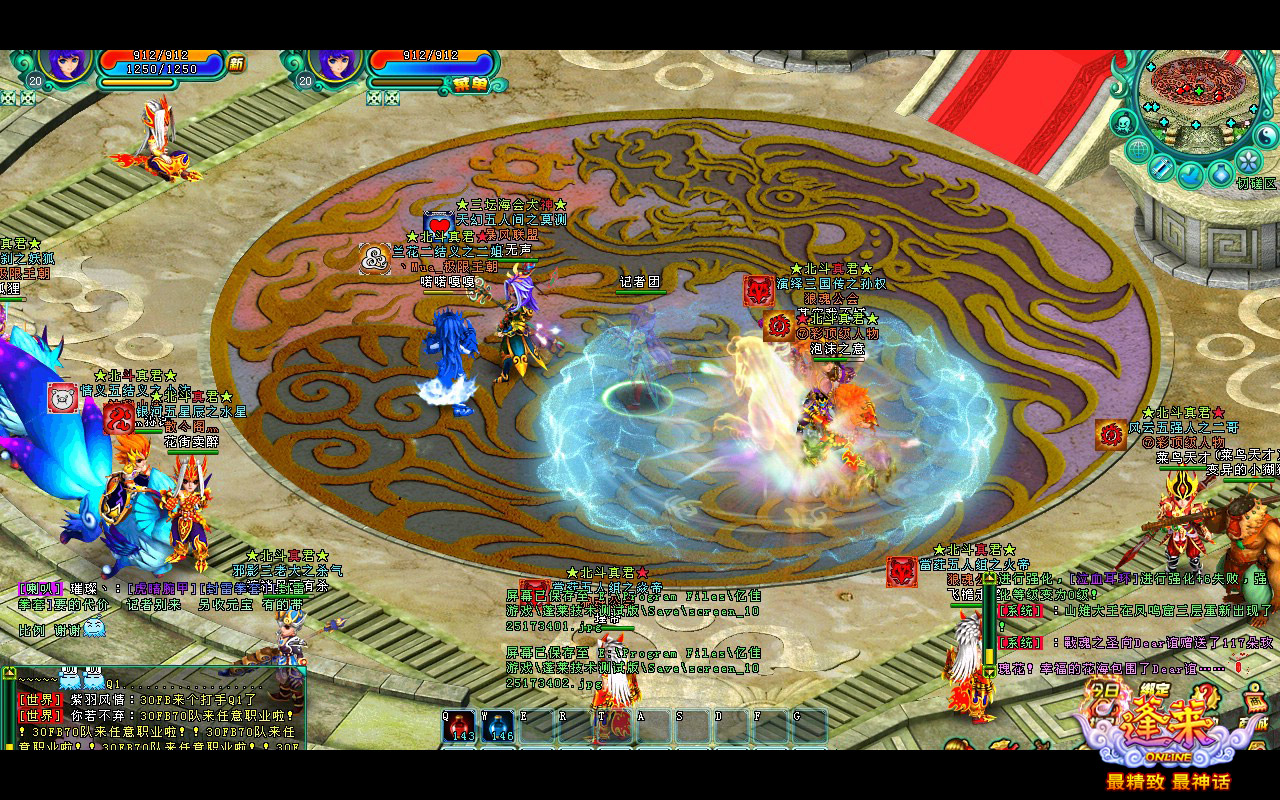Open the orange 新 button beside player bars
The height and width of the screenshot is (800, 1280).
point(236,64)
